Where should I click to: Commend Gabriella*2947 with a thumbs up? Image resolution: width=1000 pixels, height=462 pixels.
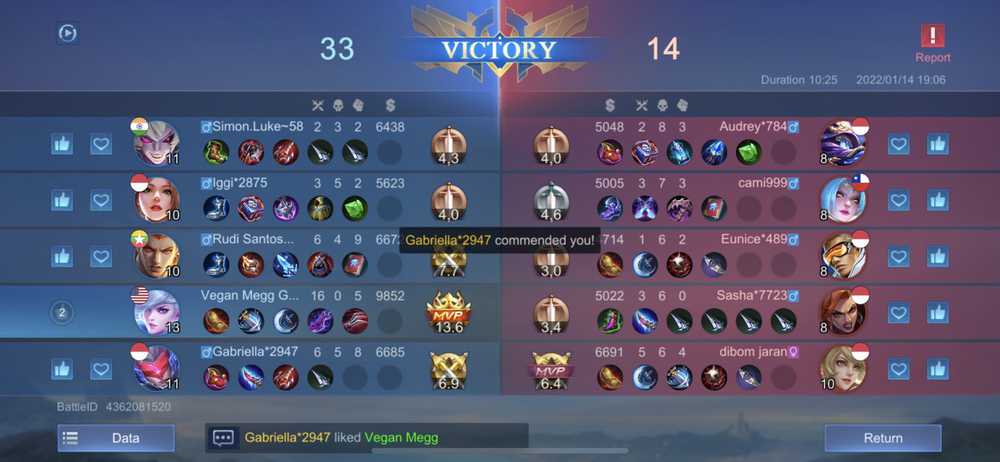[x=62, y=370]
